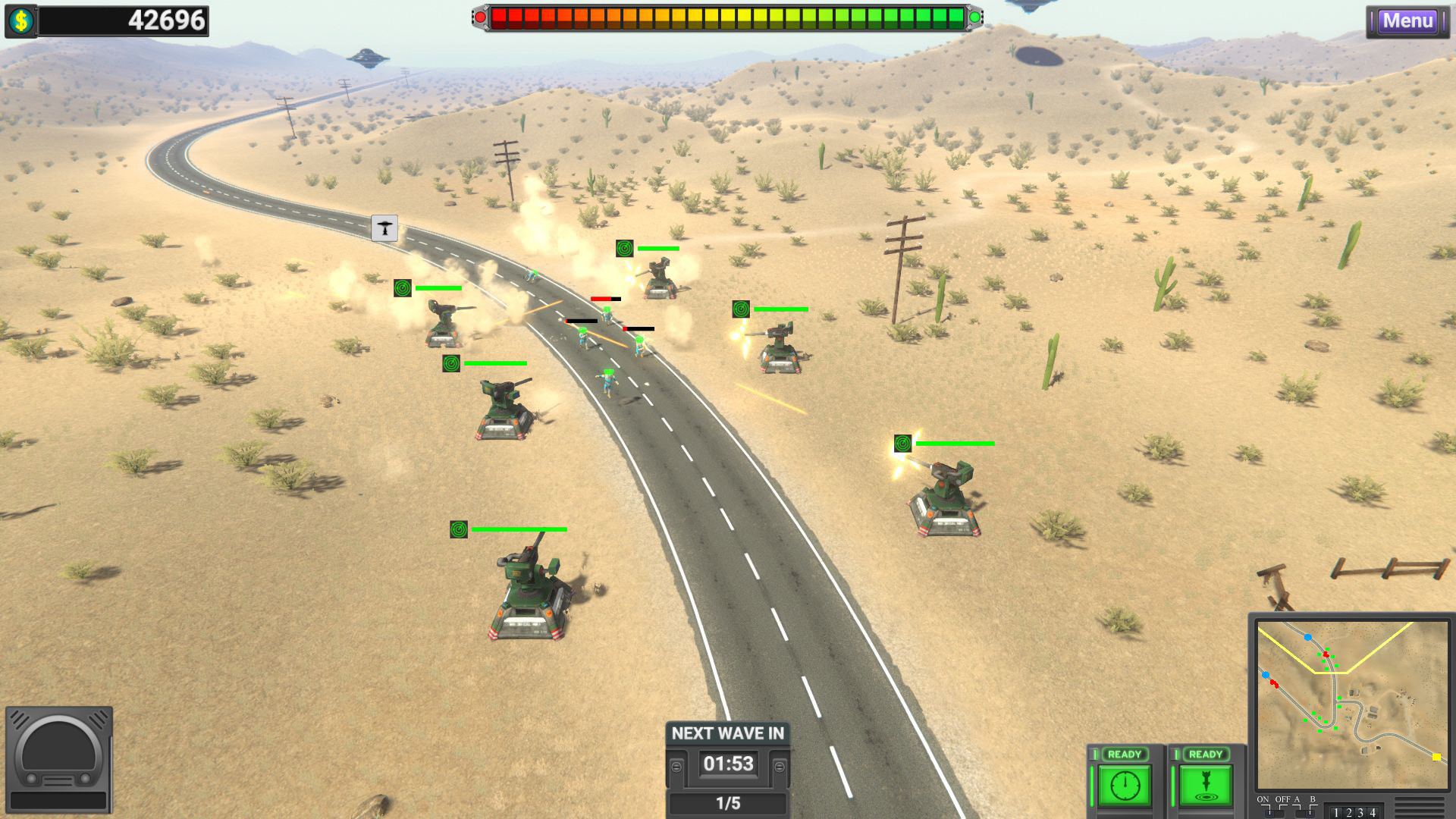
Task: Open the wave counter showing 1/5
Action: pos(727,803)
